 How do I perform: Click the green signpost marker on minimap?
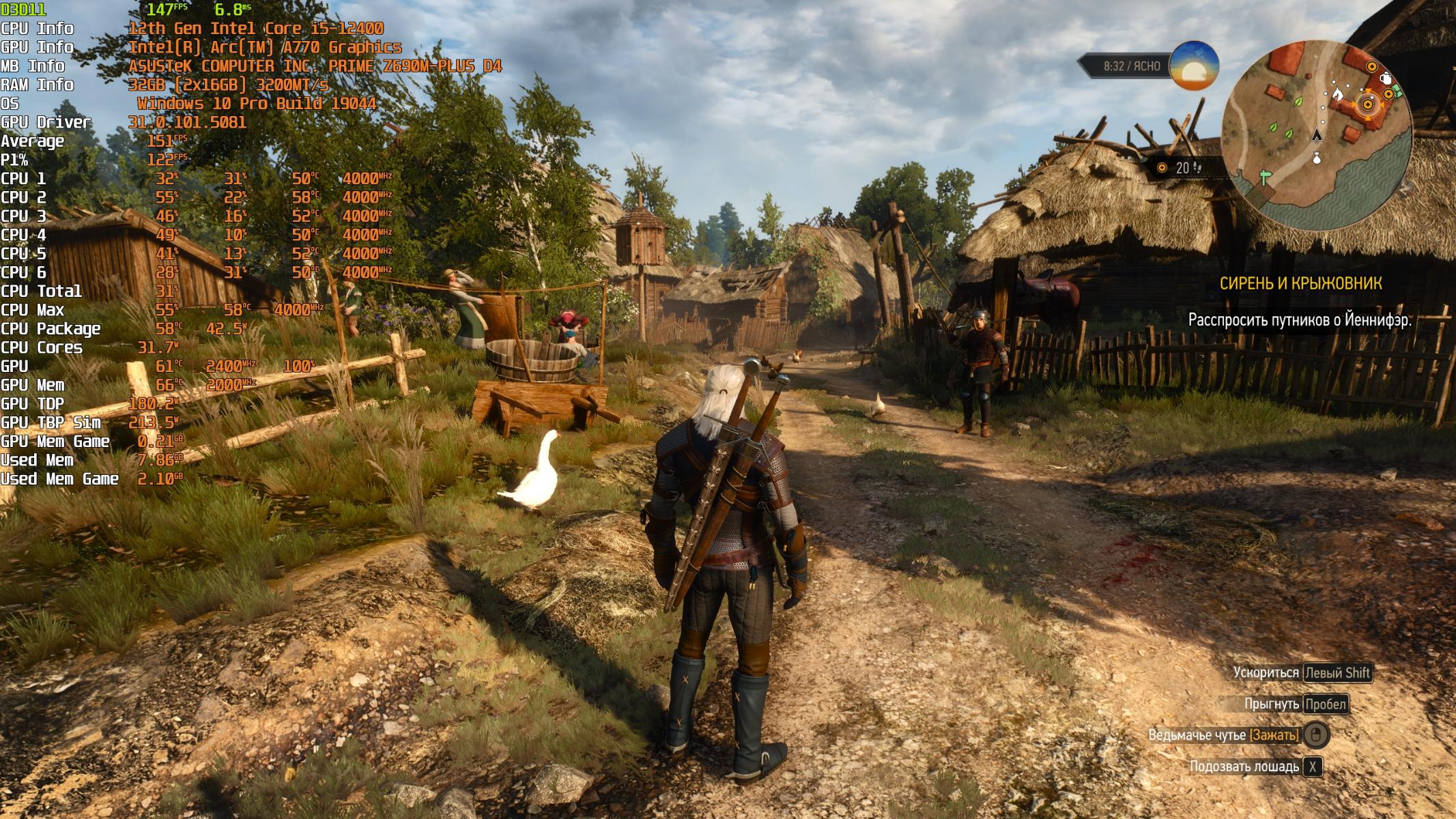pyautogui.click(x=1266, y=177)
